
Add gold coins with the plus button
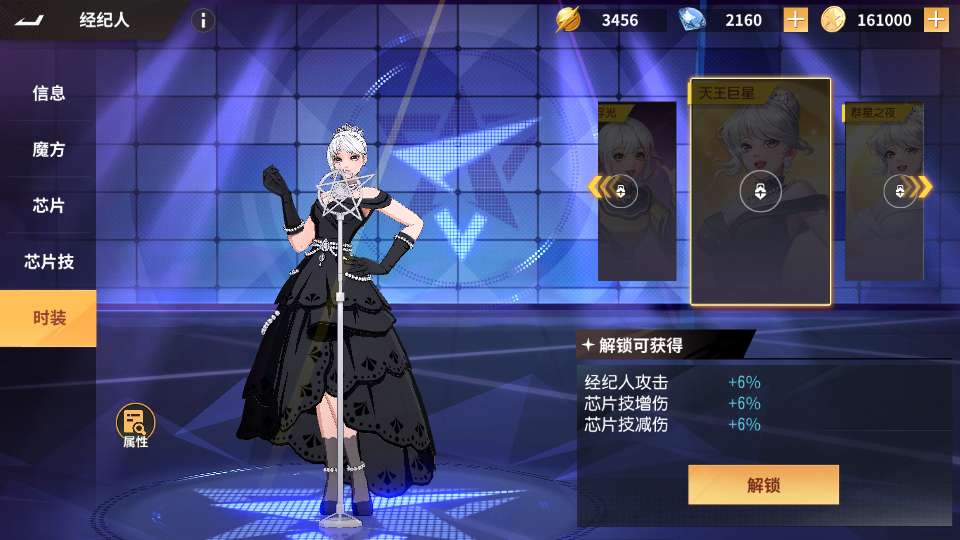tap(936, 20)
